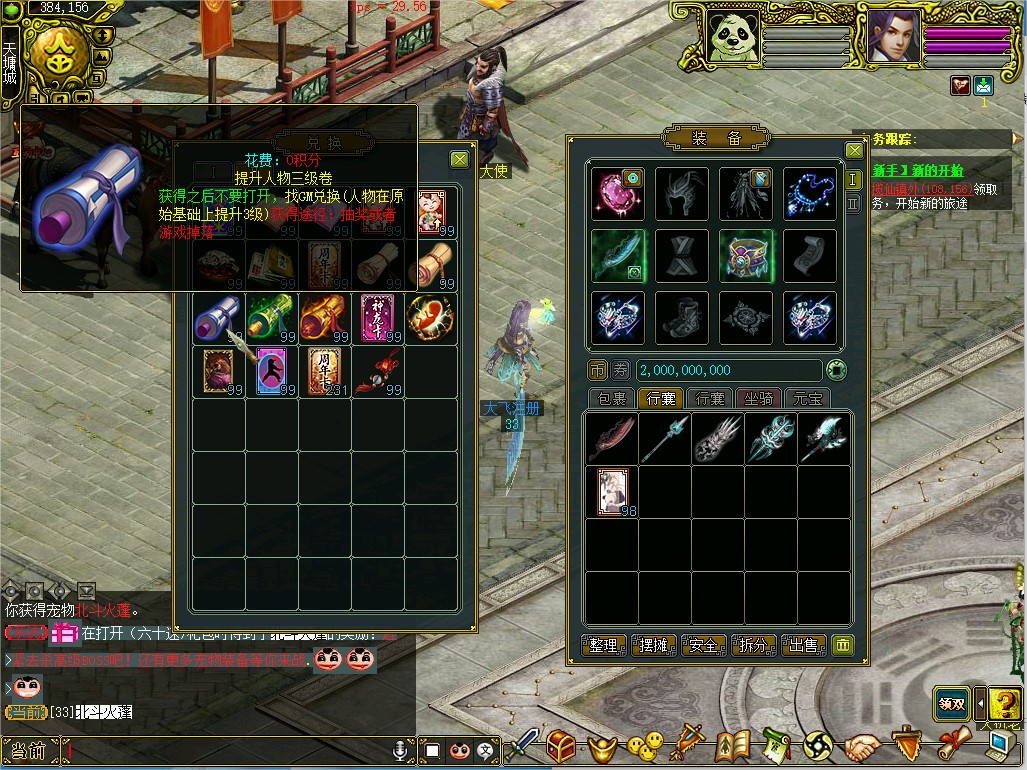The image size is (1027, 770).
Task: Click the 出售 sell button
Action: [804, 645]
